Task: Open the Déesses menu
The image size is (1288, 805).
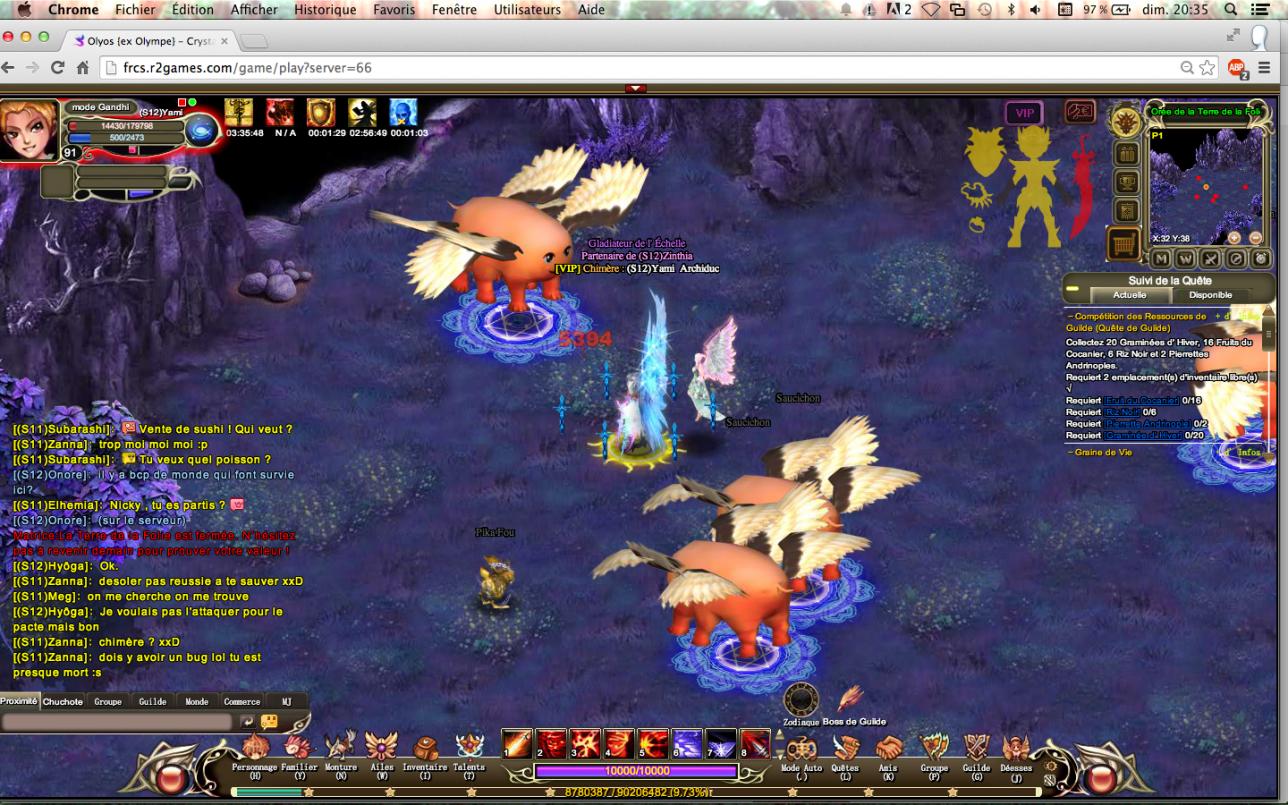Action: pyautogui.click(x=1017, y=748)
